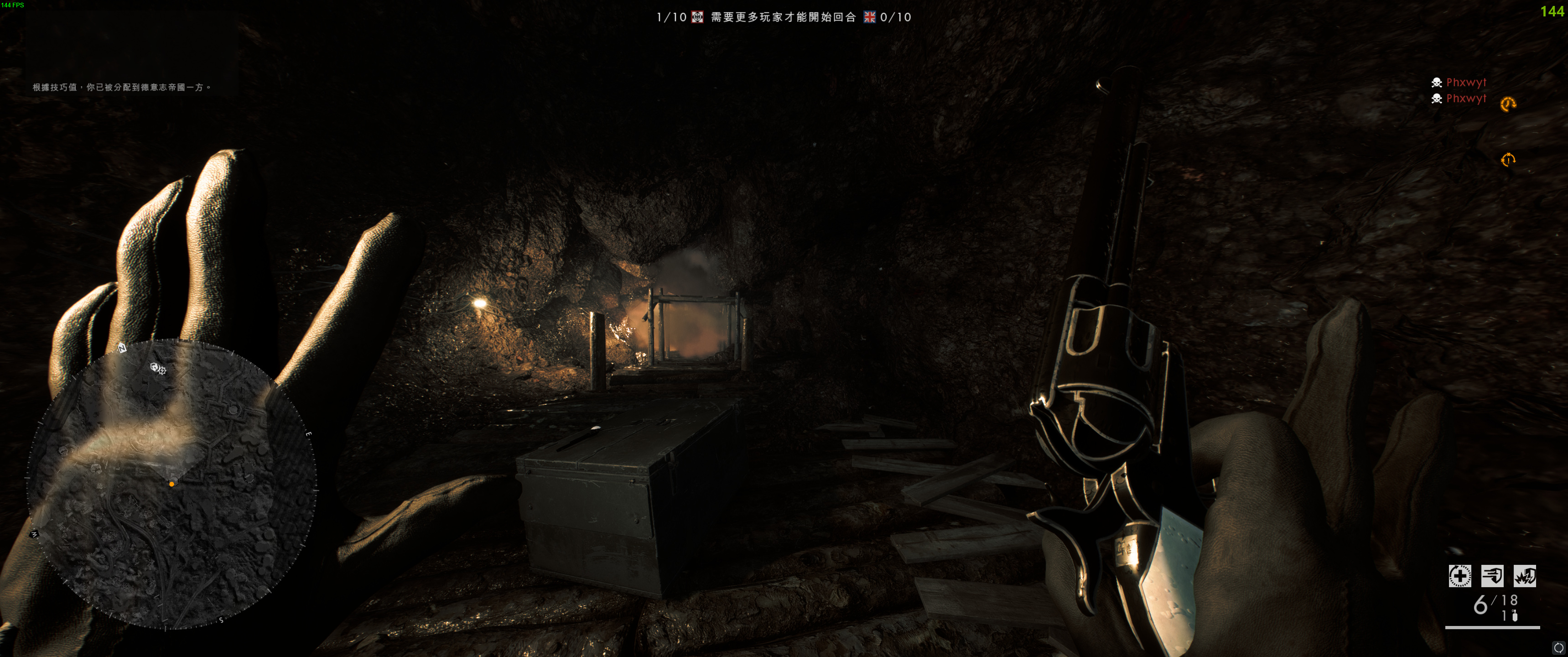Click the German Empire team emblem
Image resolution: width=1568 pixels, height=657 pixels.
(x=697, y=17)
